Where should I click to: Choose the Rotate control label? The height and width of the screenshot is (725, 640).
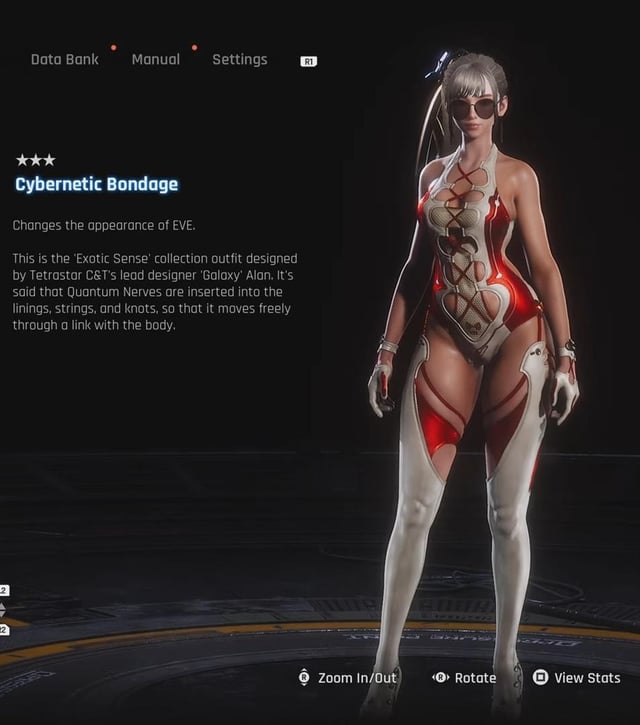tap(475, 678)
